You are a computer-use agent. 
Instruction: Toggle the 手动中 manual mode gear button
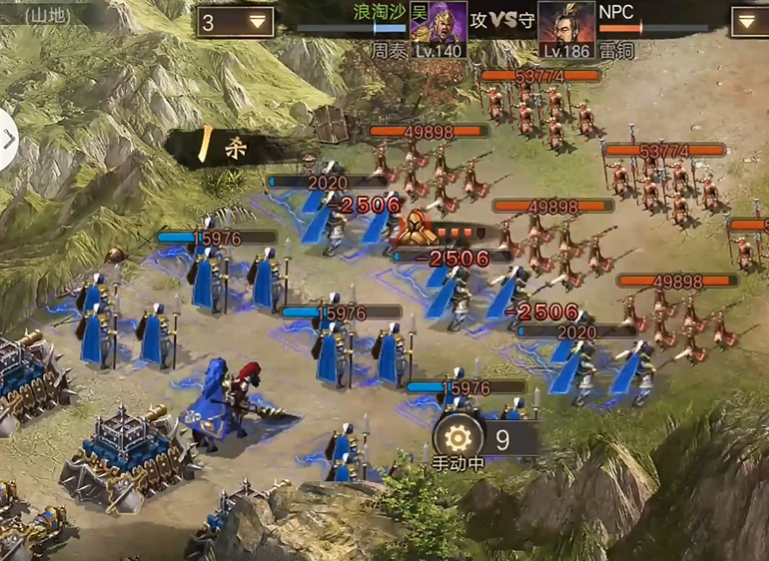(x=458, y=437)
